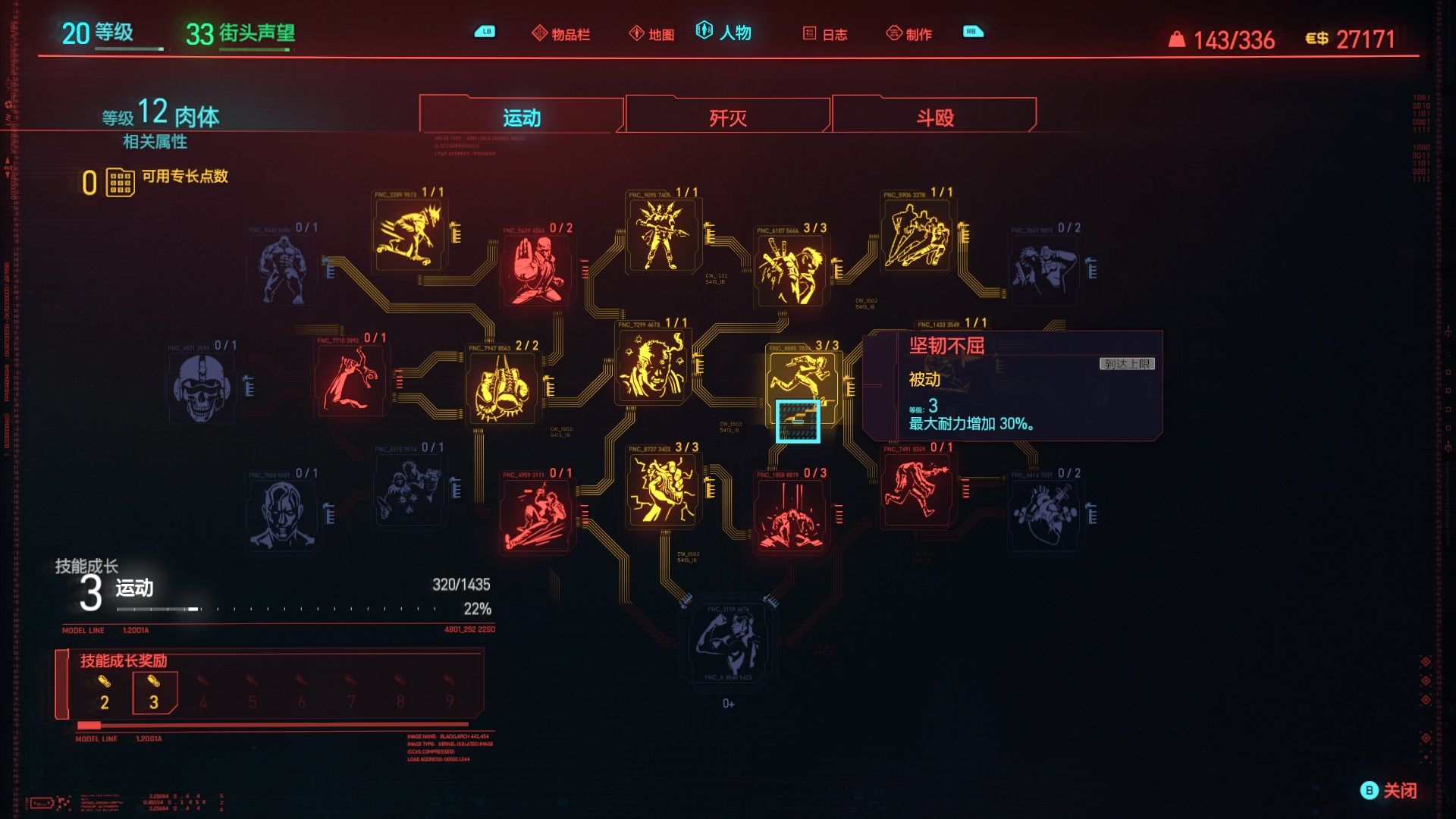Open the 制作 crafting menu

(909, 34)
